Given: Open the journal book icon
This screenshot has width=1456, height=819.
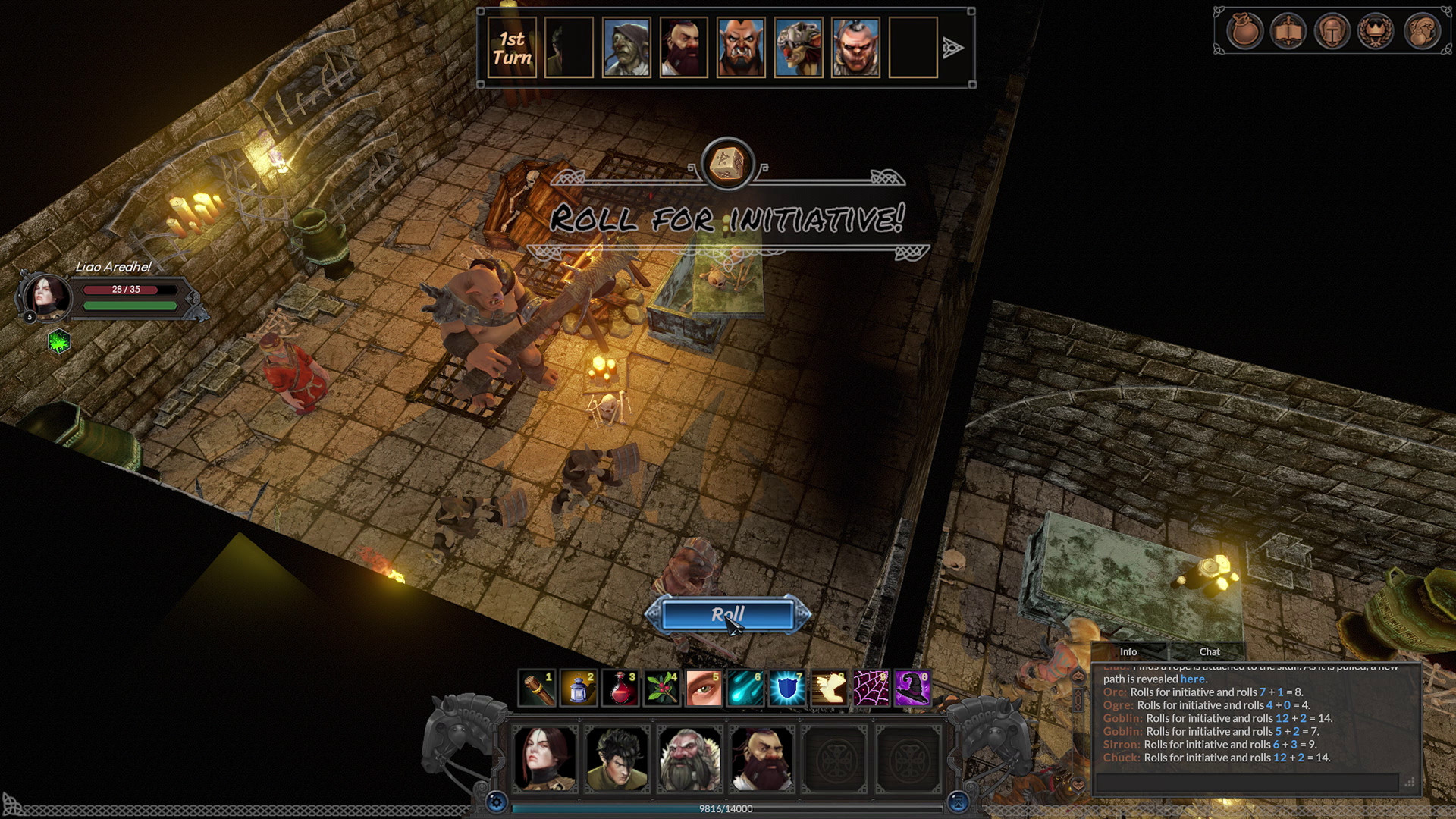Looking at the screenshot, I should tap(1288, 32).
